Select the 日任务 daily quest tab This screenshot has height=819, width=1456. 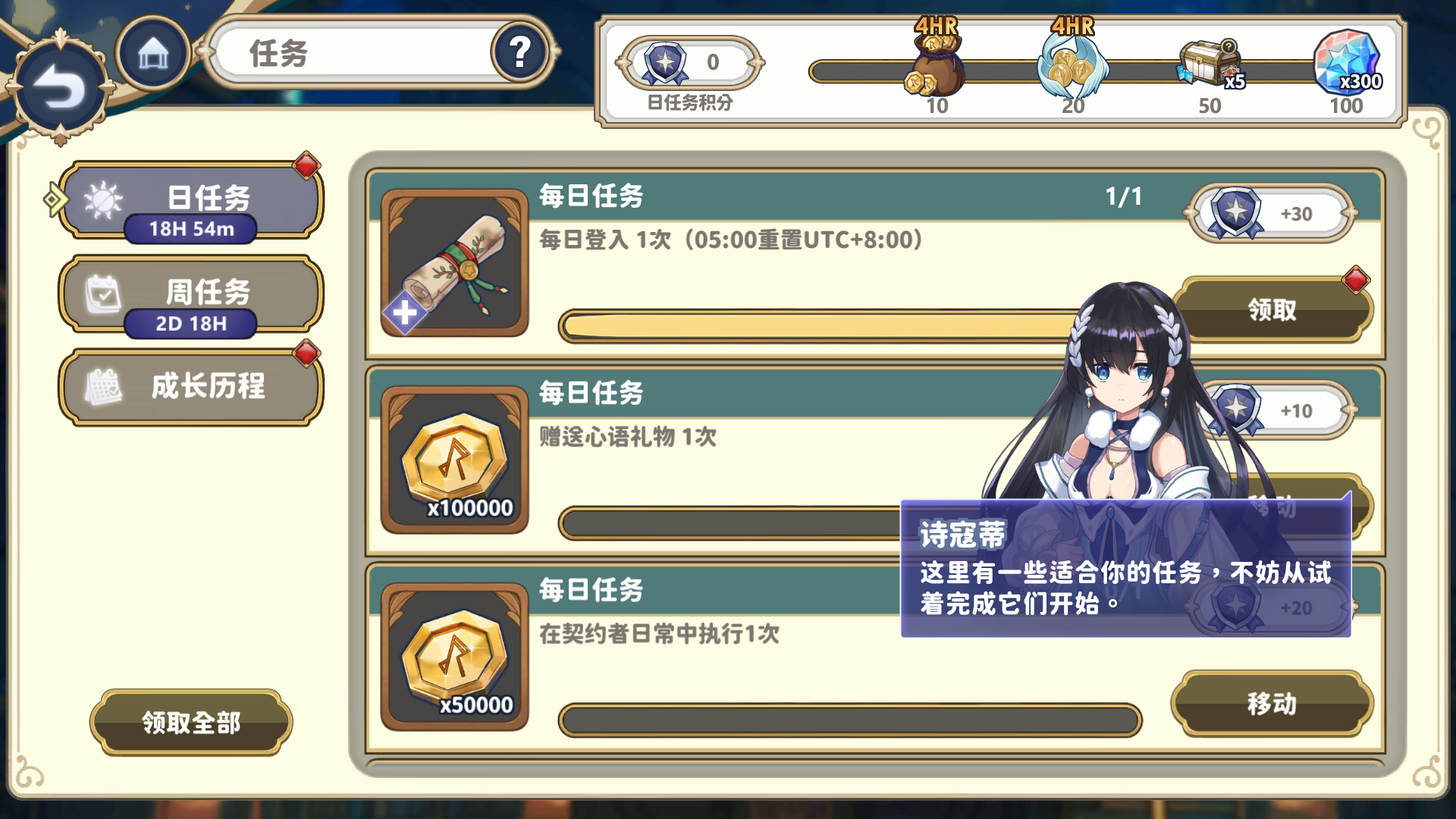190,199
